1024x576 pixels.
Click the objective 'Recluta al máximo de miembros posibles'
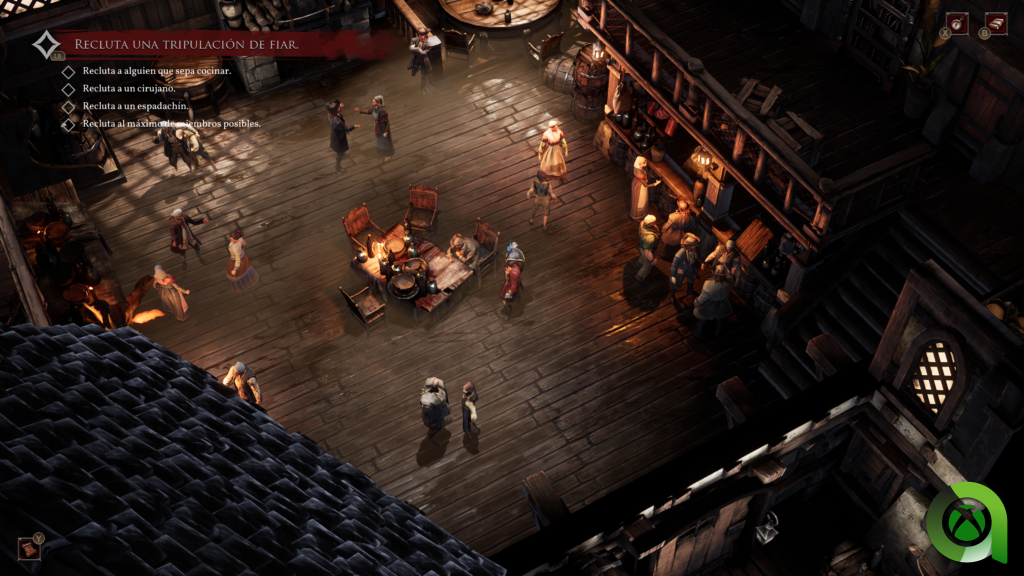(171, 123)
